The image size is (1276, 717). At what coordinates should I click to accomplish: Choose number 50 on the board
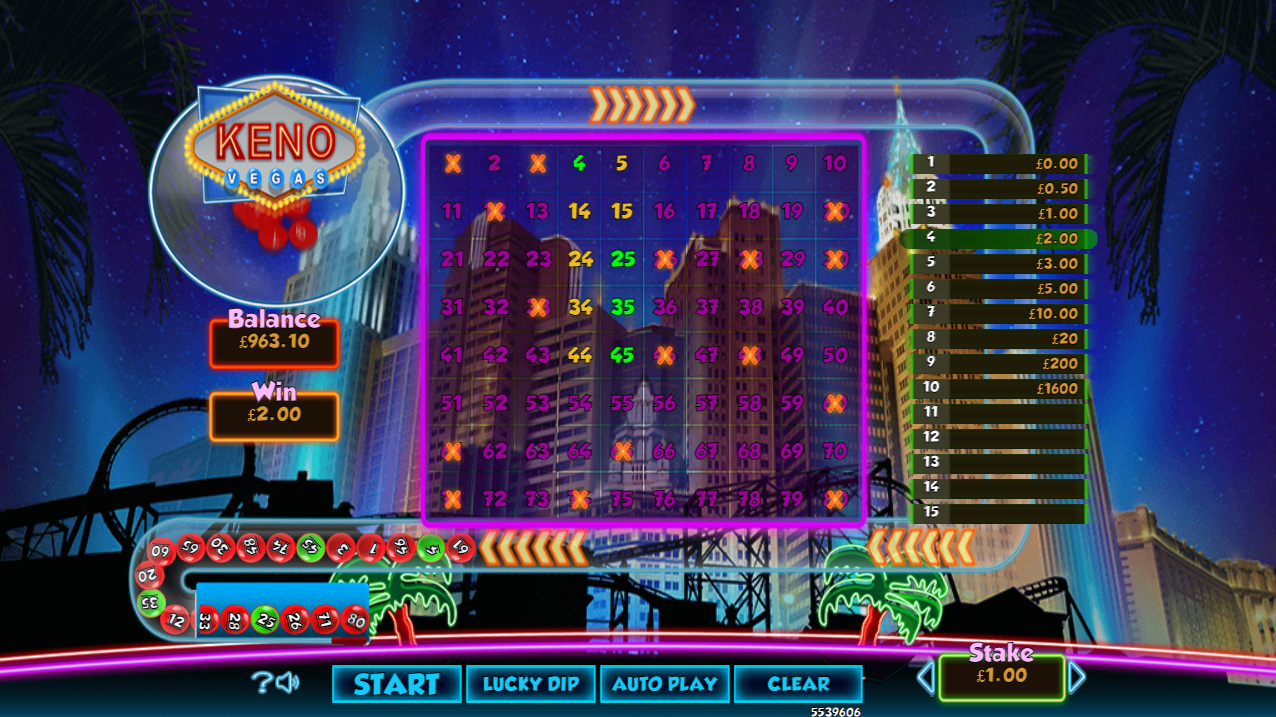[835, 355]
